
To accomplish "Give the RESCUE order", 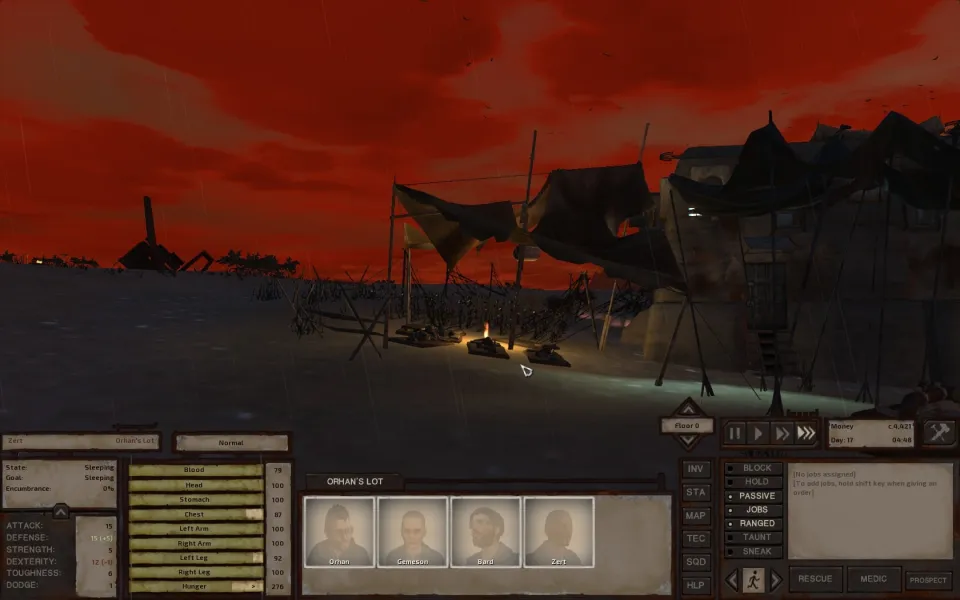I will [815, 579].
